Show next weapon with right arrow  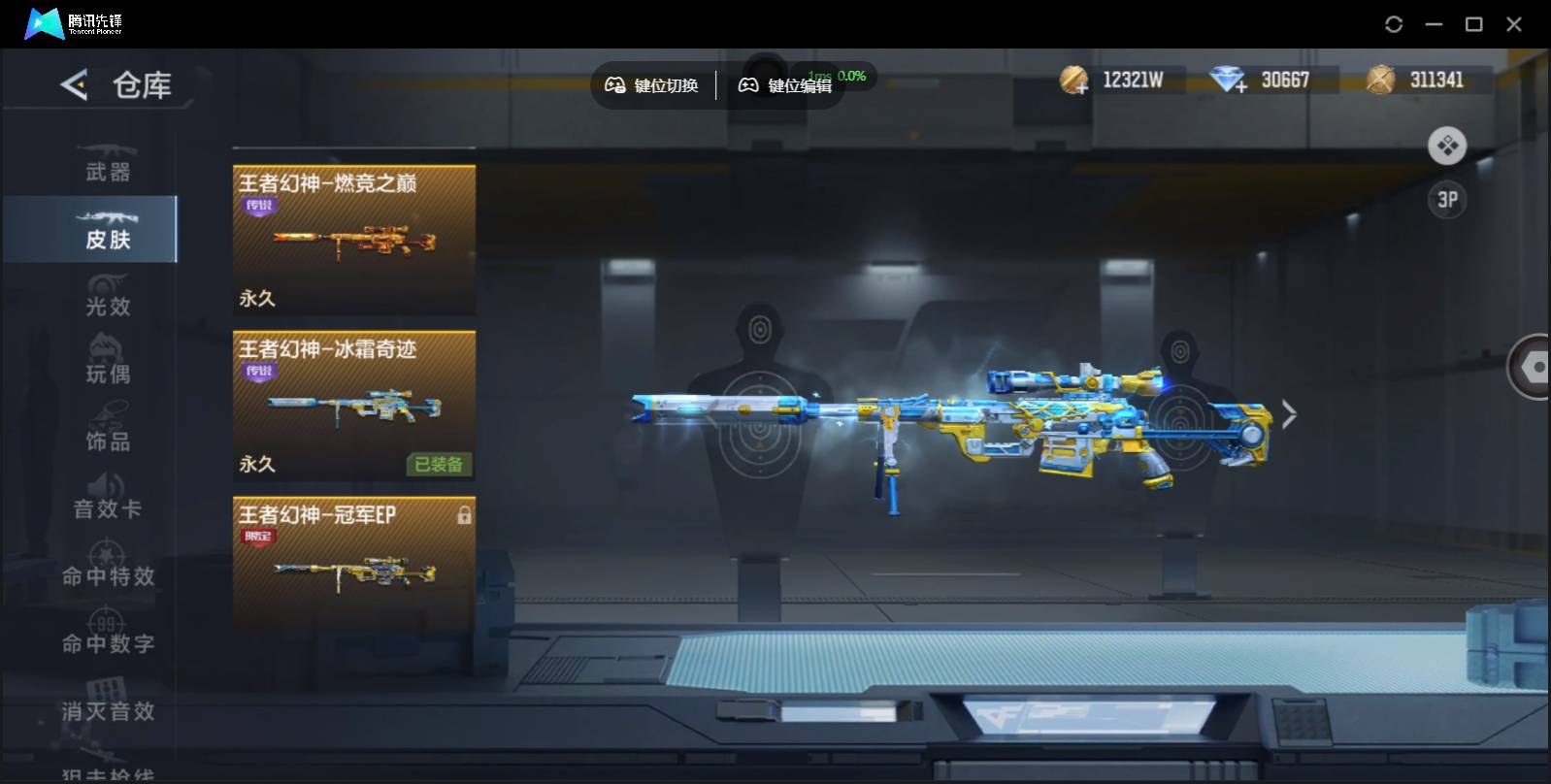1289,414
